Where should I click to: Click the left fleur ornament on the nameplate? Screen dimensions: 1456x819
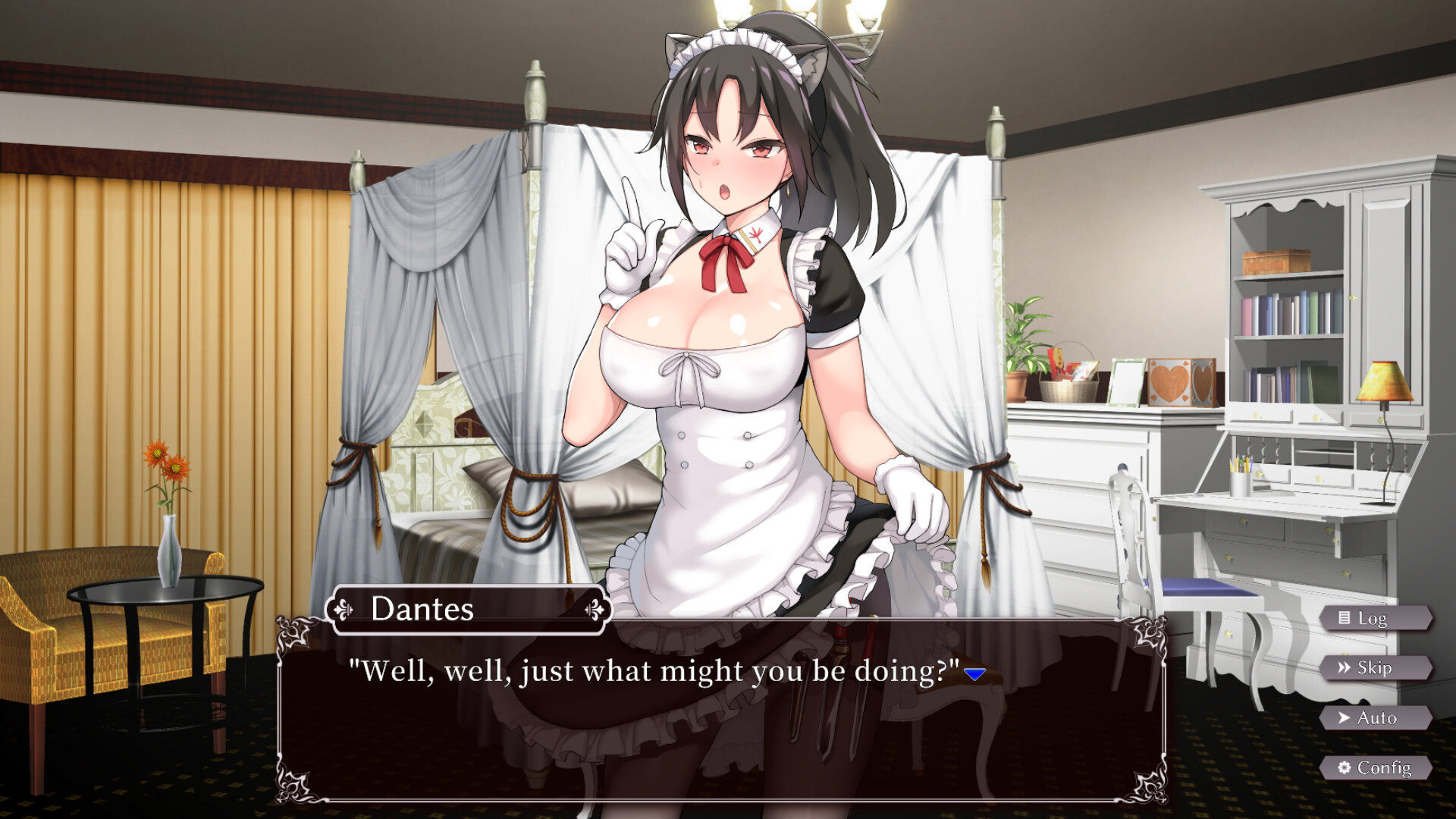coord(344,609)
